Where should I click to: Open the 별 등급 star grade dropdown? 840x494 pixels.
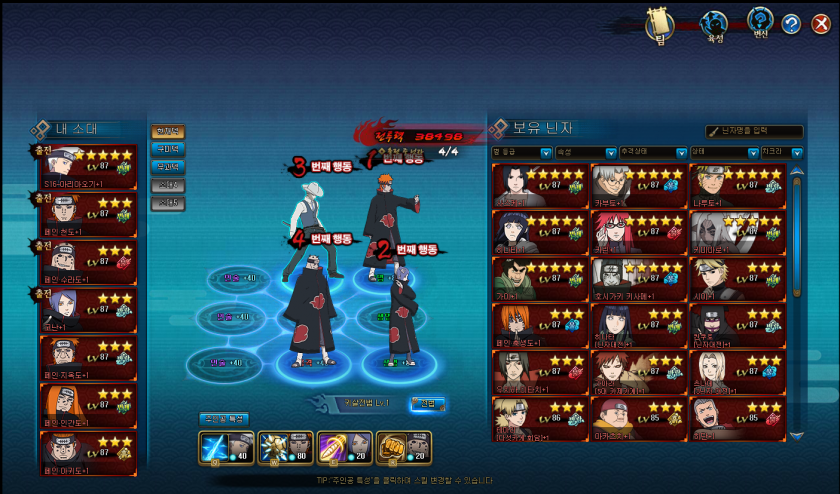pyautogui.click(x=522, y=153)
